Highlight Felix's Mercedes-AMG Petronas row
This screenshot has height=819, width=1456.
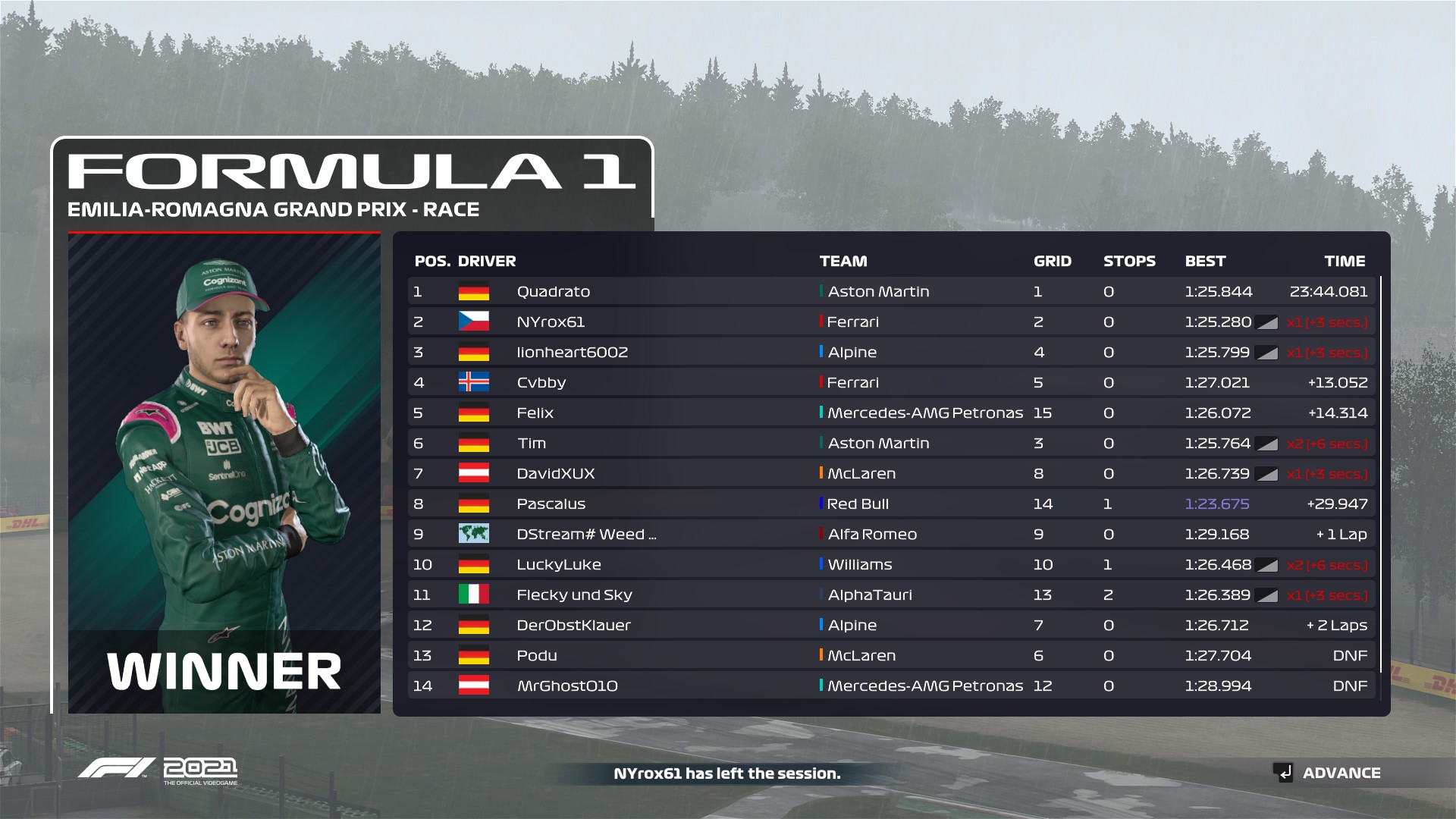[x=891, y=413]
